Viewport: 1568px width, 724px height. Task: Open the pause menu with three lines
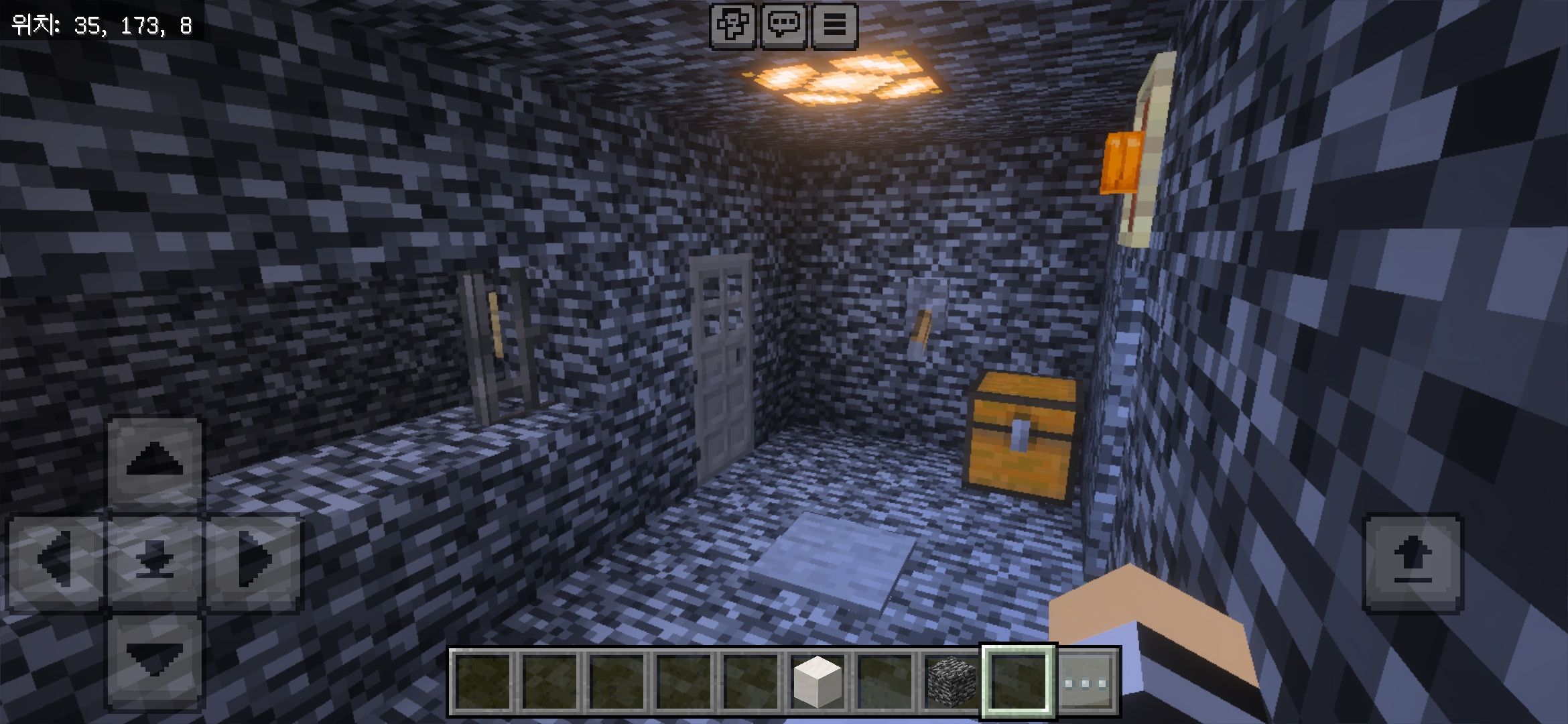click(834, 25)
